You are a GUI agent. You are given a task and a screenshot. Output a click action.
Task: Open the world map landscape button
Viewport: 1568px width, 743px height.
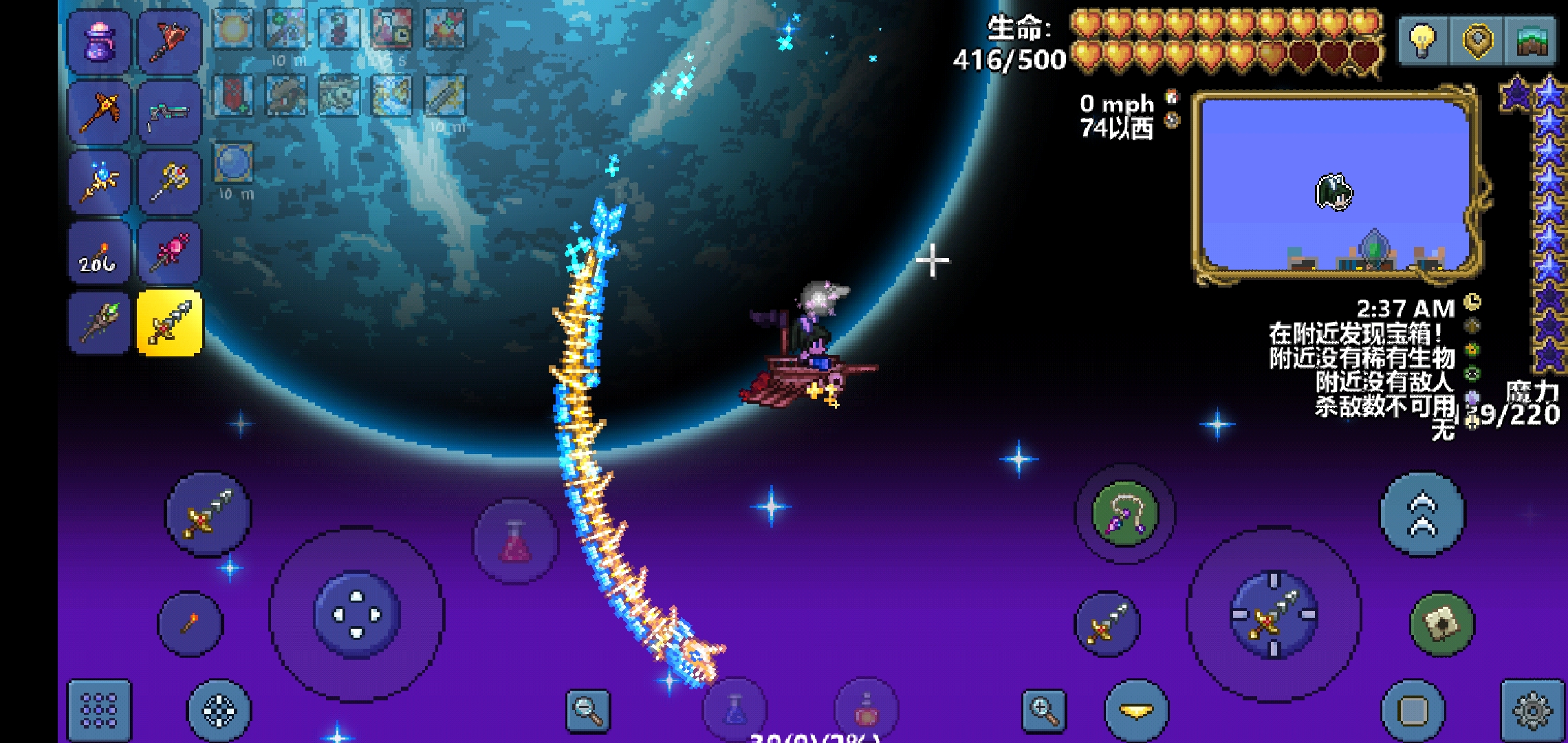coord(1531,41)
